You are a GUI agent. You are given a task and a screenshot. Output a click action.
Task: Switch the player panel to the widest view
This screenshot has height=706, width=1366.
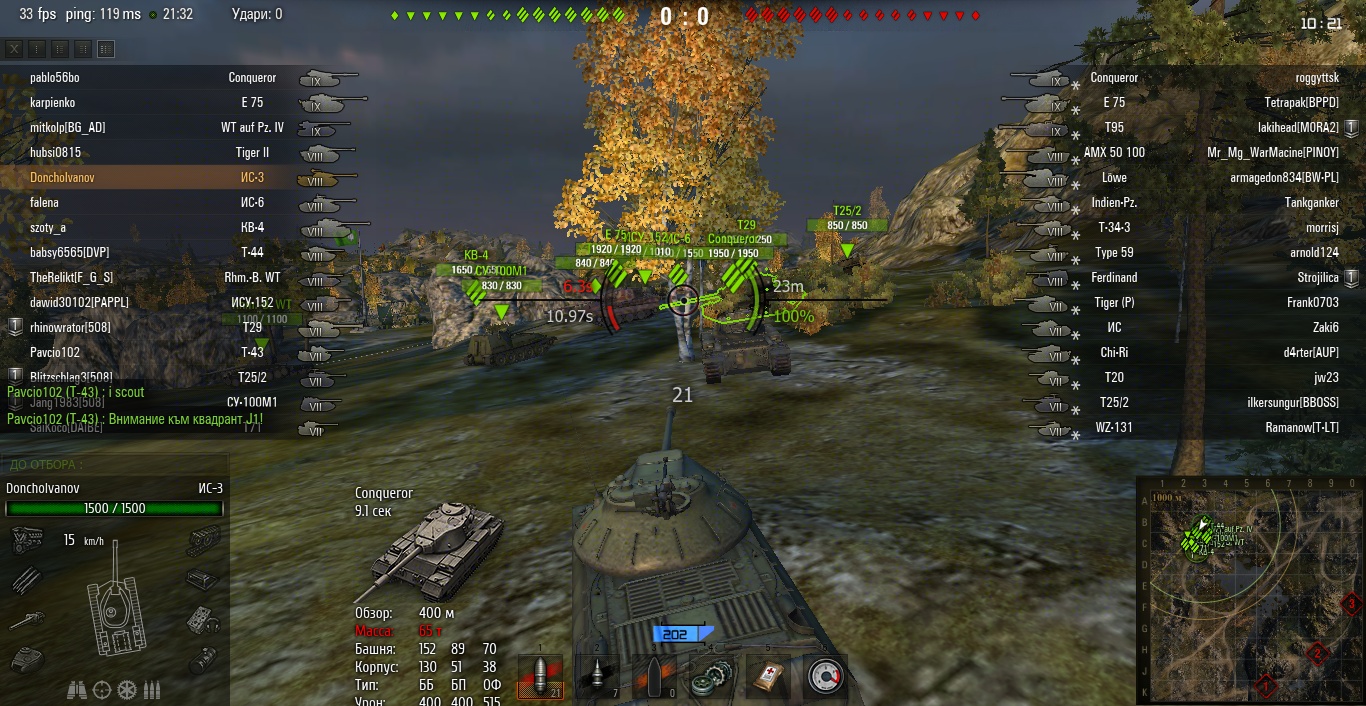106,49
